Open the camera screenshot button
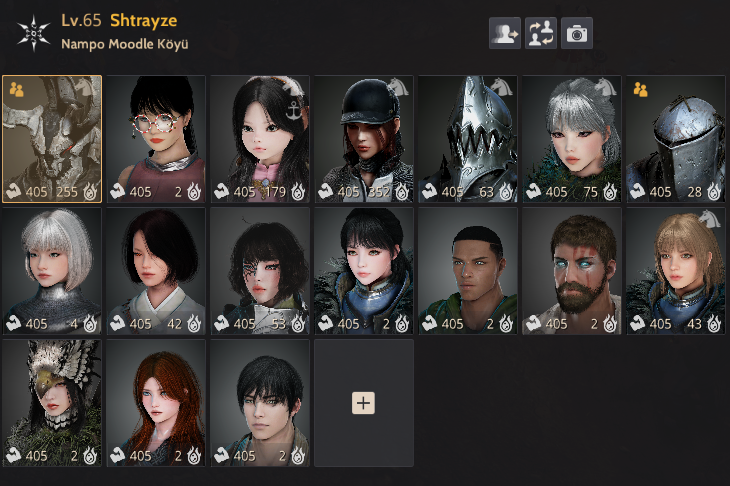This screenshot has width=730, height=486. [576, 33]
